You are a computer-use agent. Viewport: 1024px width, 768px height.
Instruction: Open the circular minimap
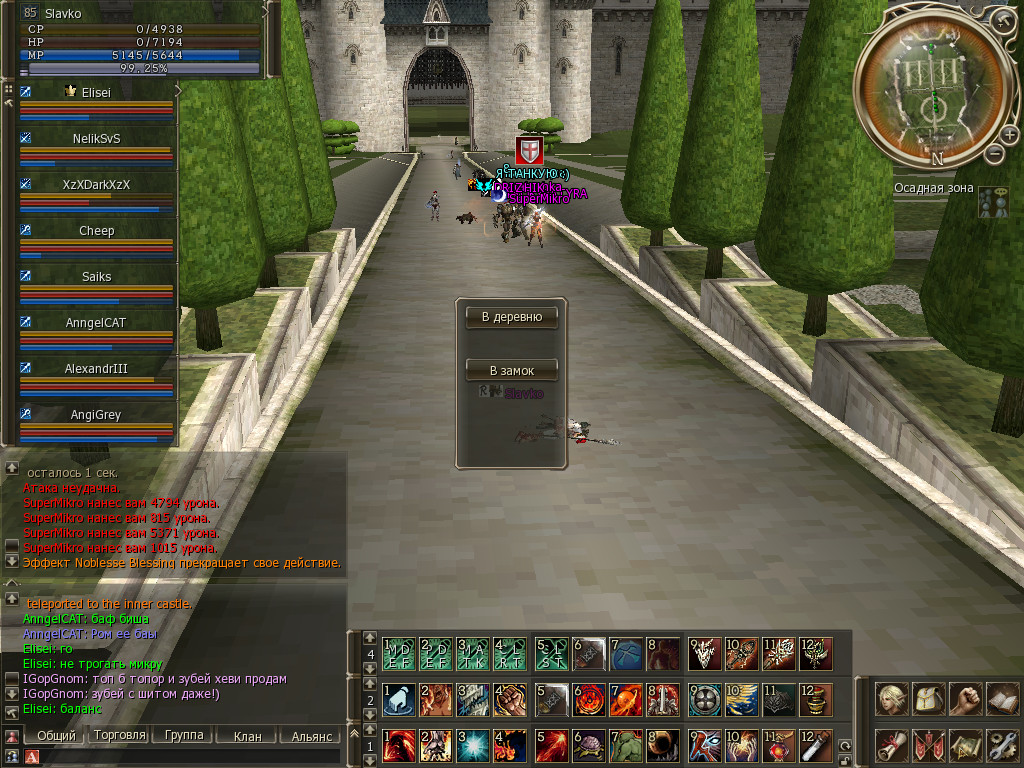(x=932, y=90)
